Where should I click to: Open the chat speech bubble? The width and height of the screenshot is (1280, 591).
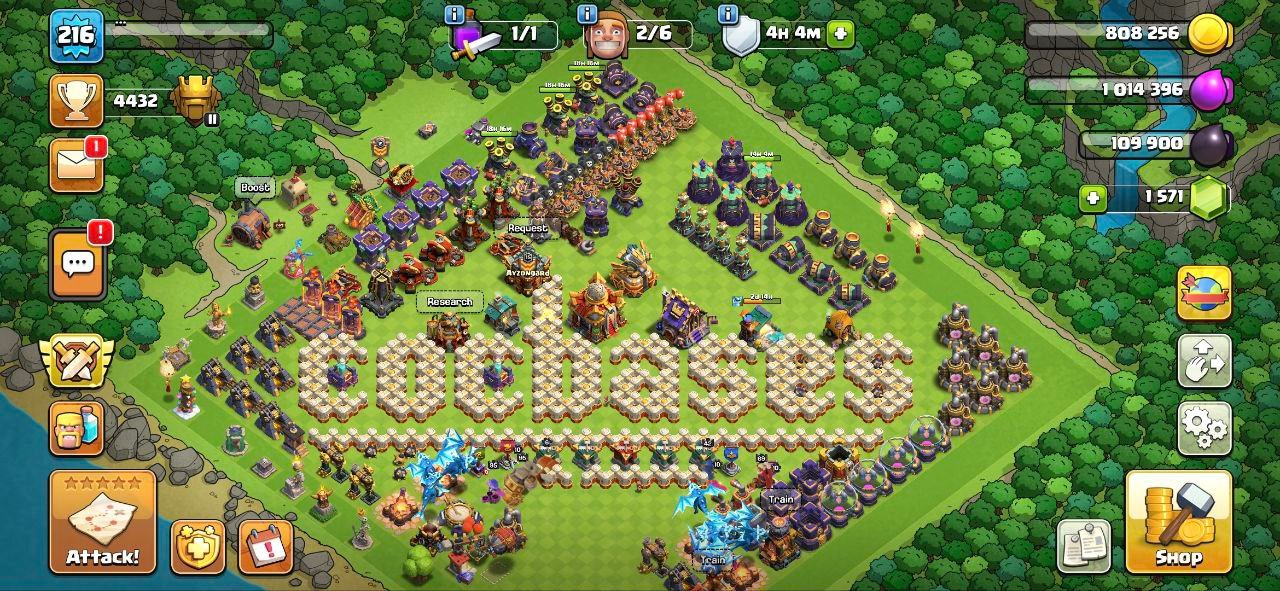point(77,264)
